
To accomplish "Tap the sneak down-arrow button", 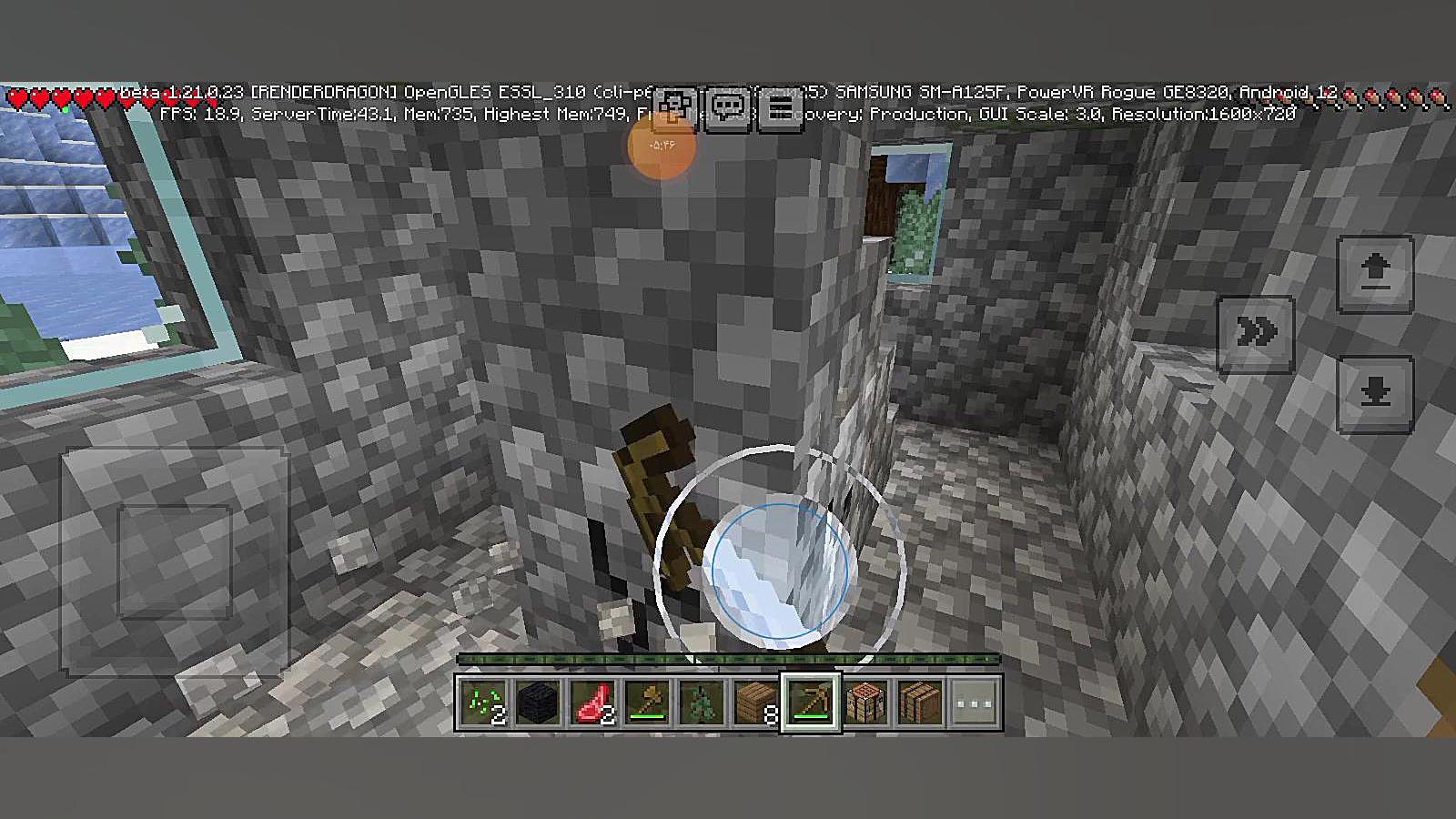I will (x=1375, y=393).
